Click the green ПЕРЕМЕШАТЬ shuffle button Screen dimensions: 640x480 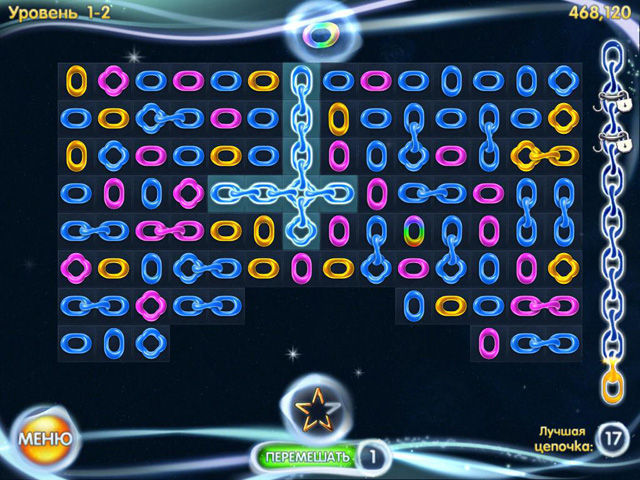point(307,457)
